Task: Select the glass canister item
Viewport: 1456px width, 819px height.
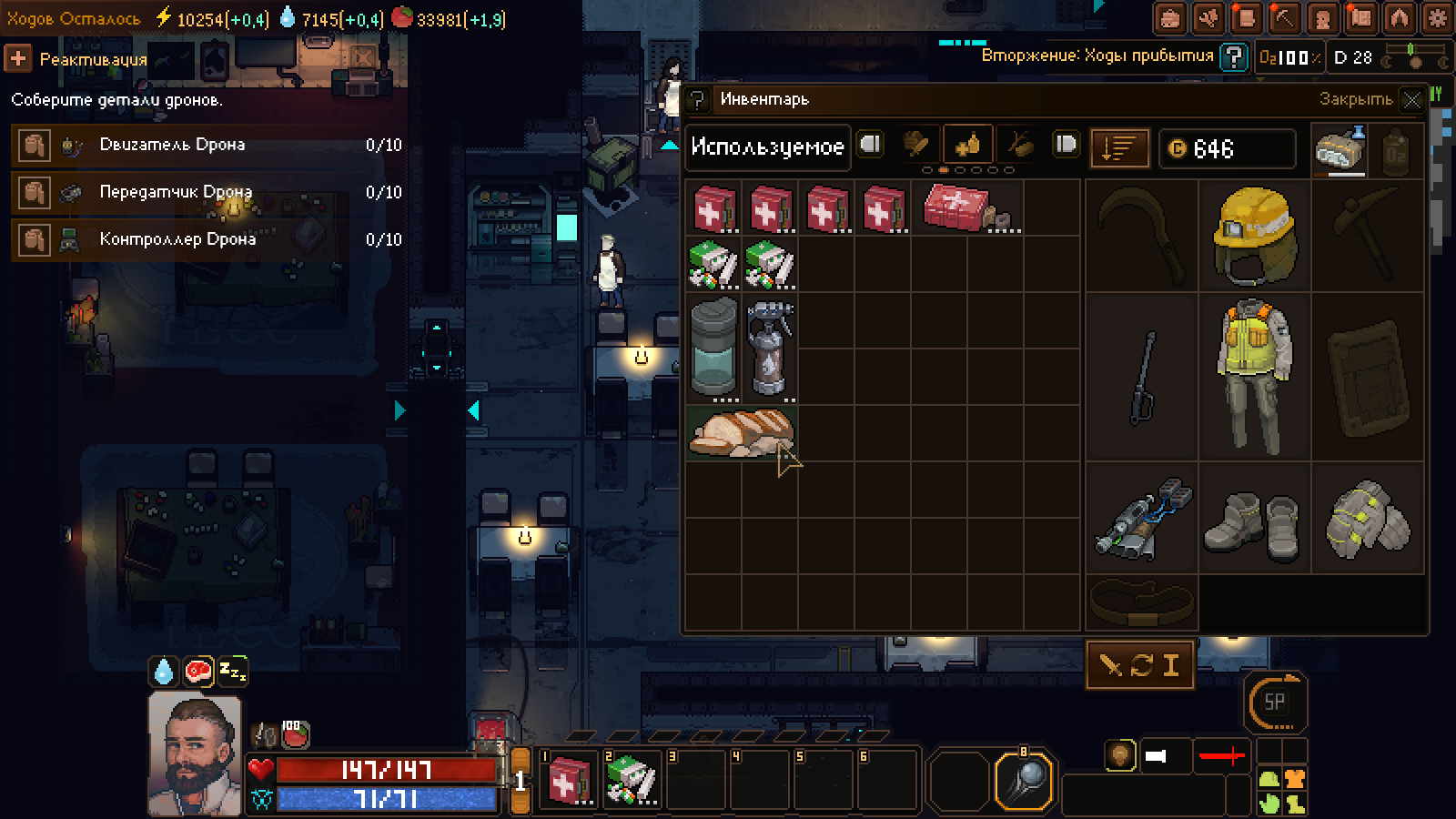Action: [x=714, y=349]
